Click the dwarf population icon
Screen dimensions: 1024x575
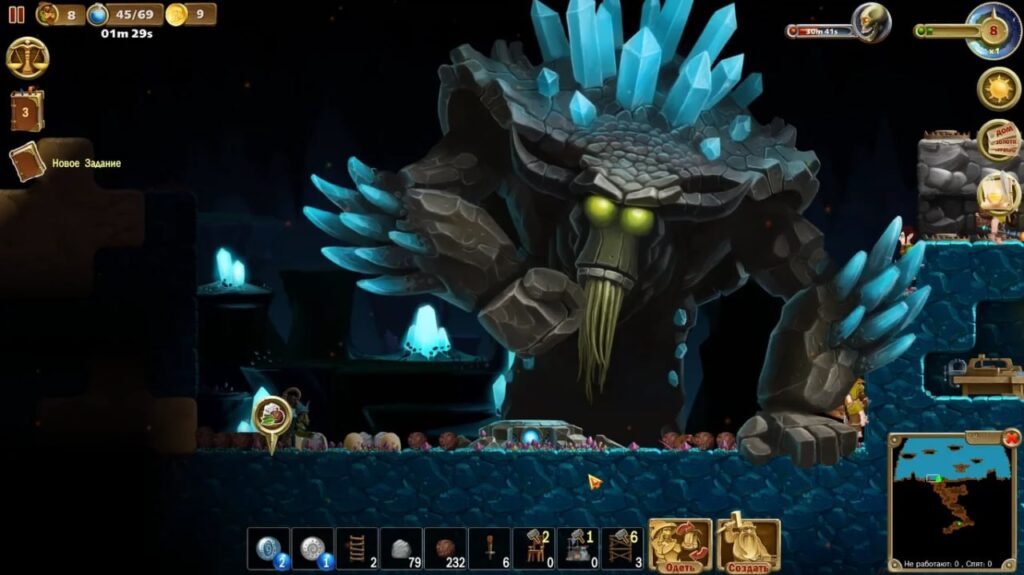[48, 14]
